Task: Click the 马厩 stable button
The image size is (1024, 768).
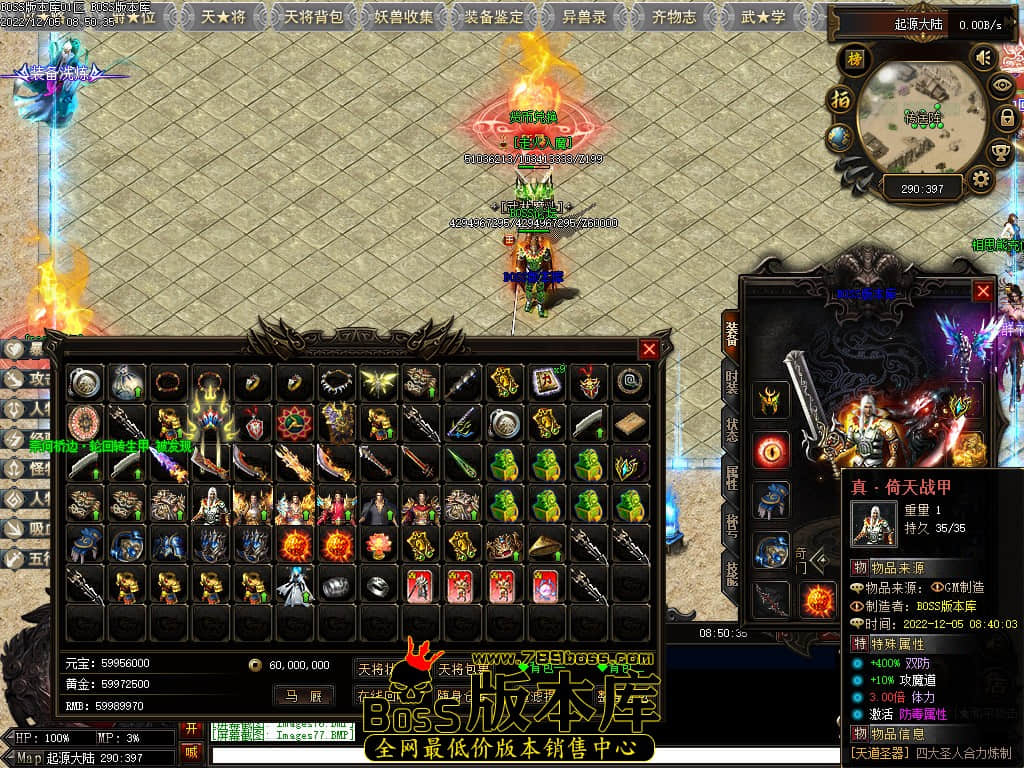Action: pyautogui.click(x=303, y=696)
